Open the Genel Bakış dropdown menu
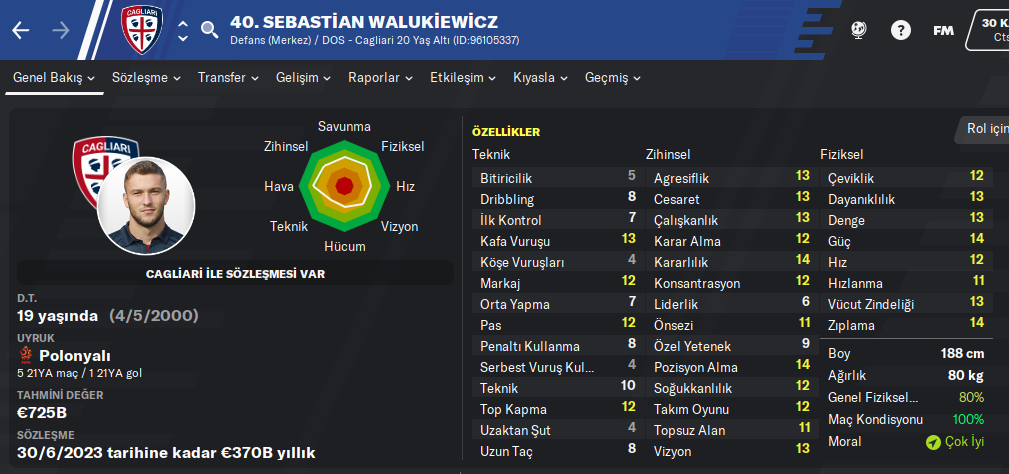 pos(54,78)
